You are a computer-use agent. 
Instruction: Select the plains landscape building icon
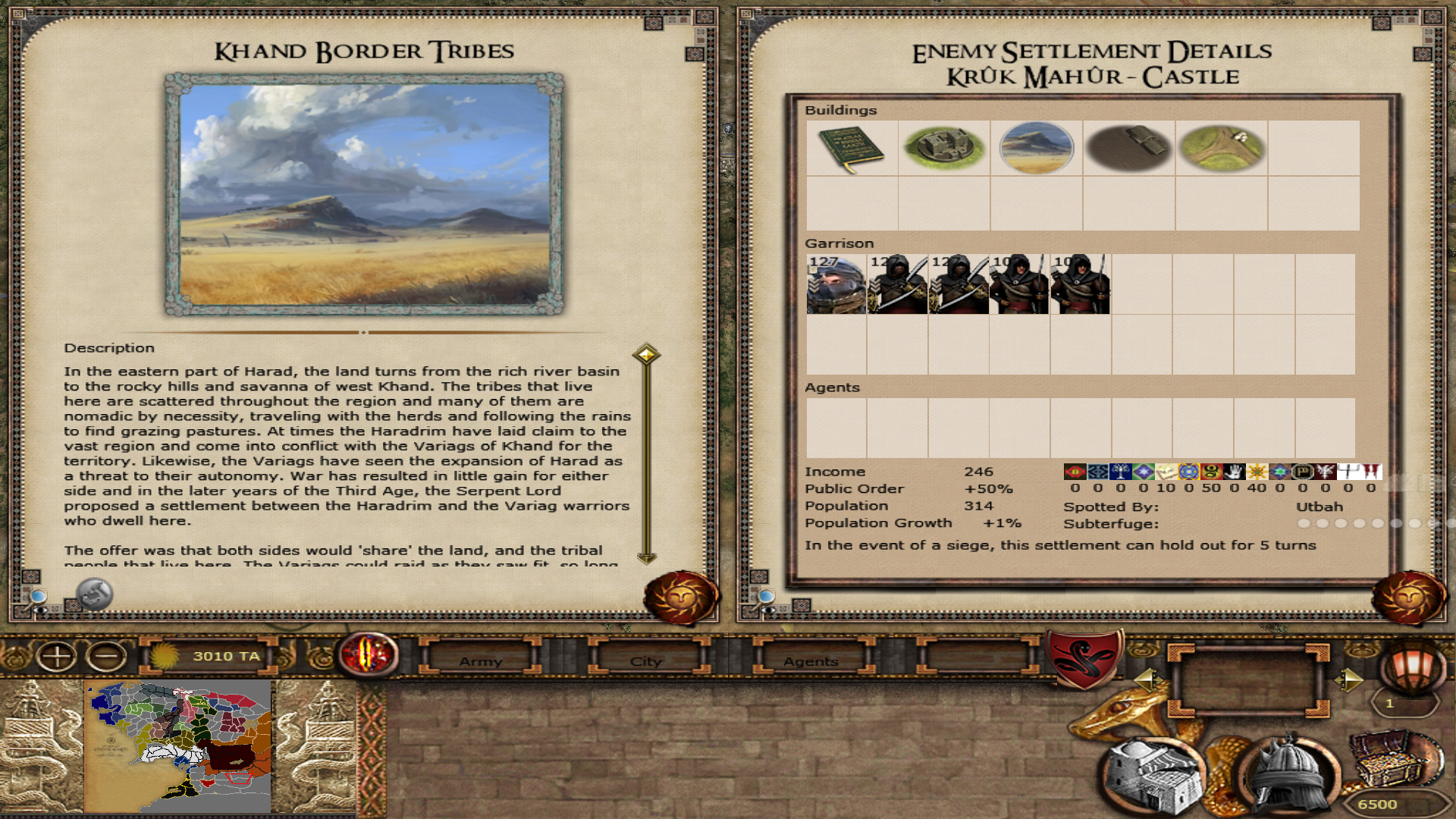coord(1036,149)
